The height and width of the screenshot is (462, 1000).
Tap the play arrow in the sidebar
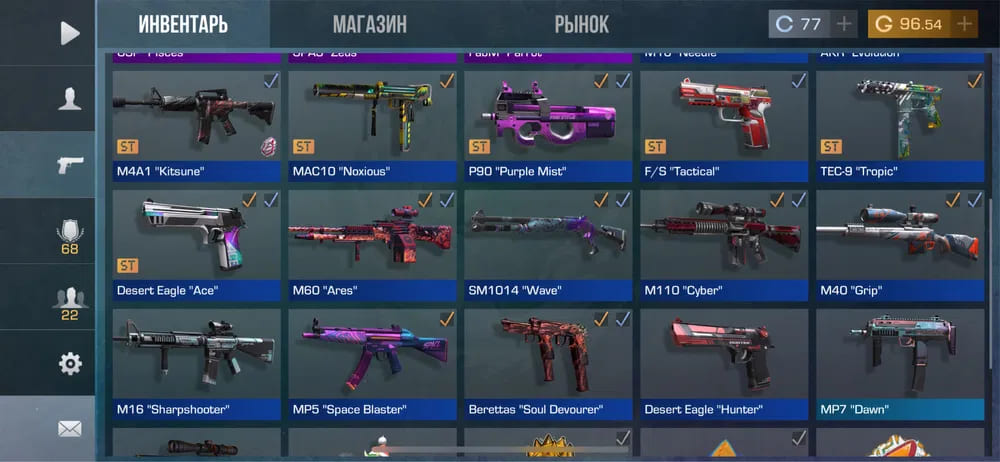tap(69, 33)
